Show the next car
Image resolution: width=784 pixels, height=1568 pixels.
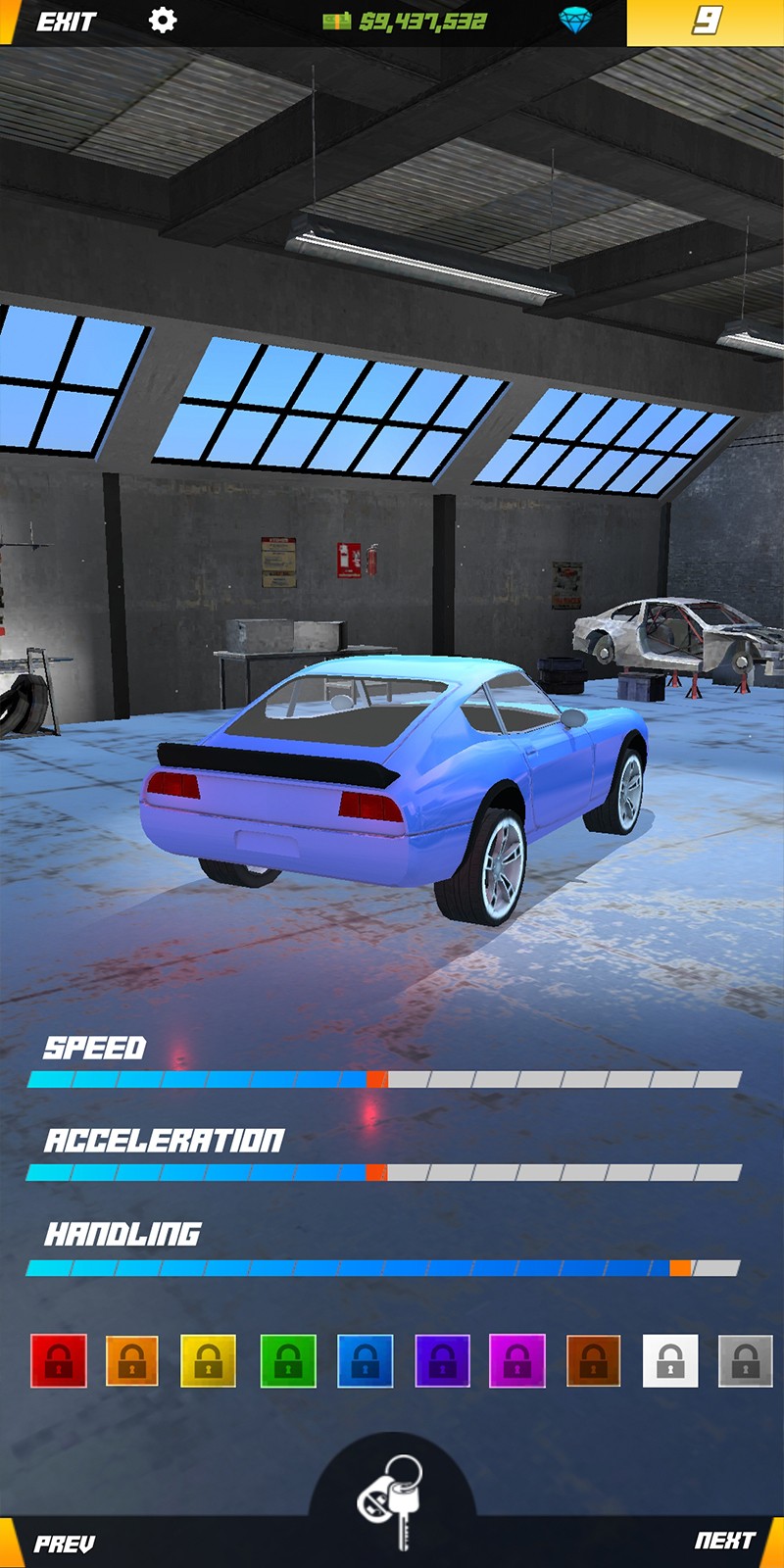[x=725, y=1541]
